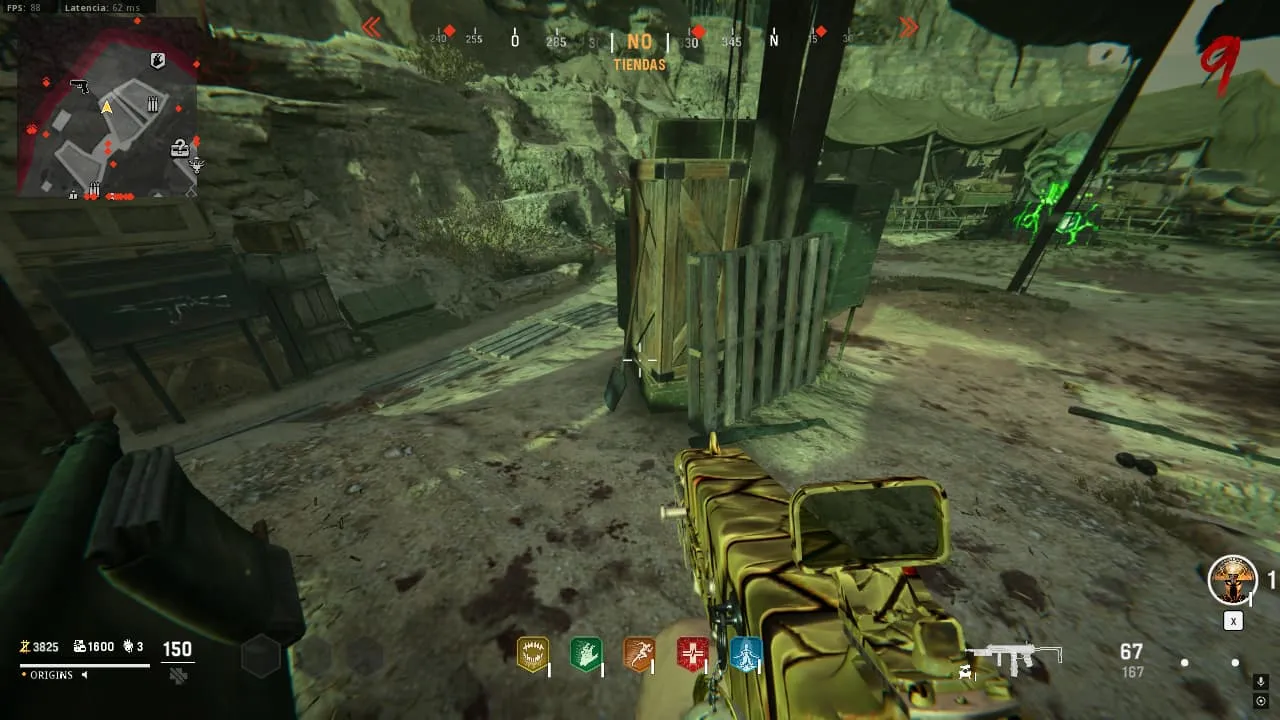Activate the armored-helmet field upgrade icon
This screenshot has height=720, width=1280.
pos(1232,580)
